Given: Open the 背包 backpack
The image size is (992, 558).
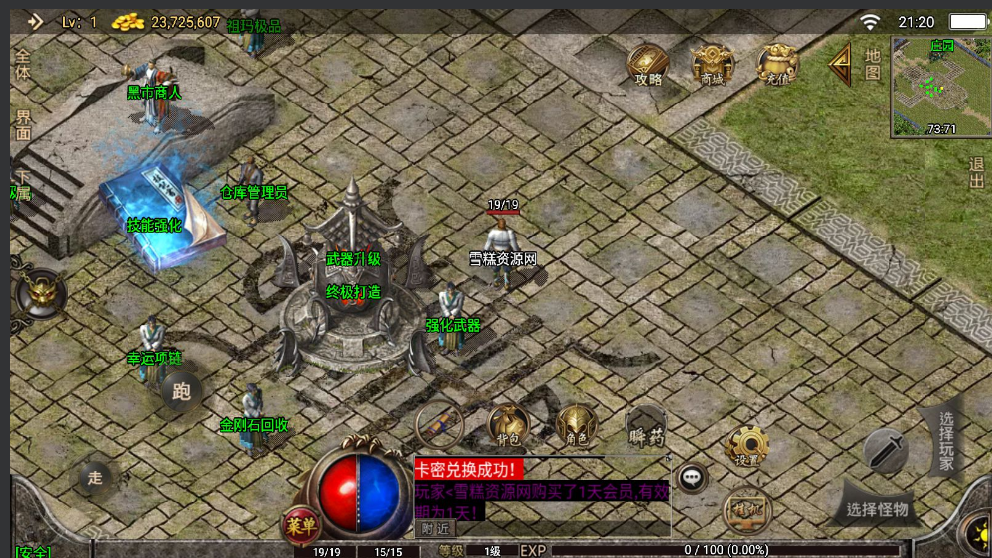Looking at the screenshot, I should pos(509,425).
